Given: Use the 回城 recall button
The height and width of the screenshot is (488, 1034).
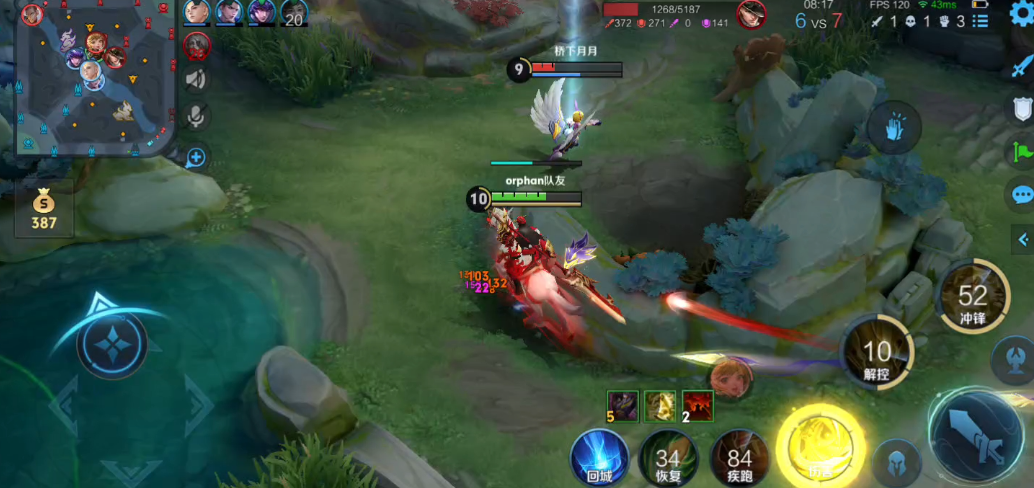Looking at the screenshot, I should coord(599,458).
